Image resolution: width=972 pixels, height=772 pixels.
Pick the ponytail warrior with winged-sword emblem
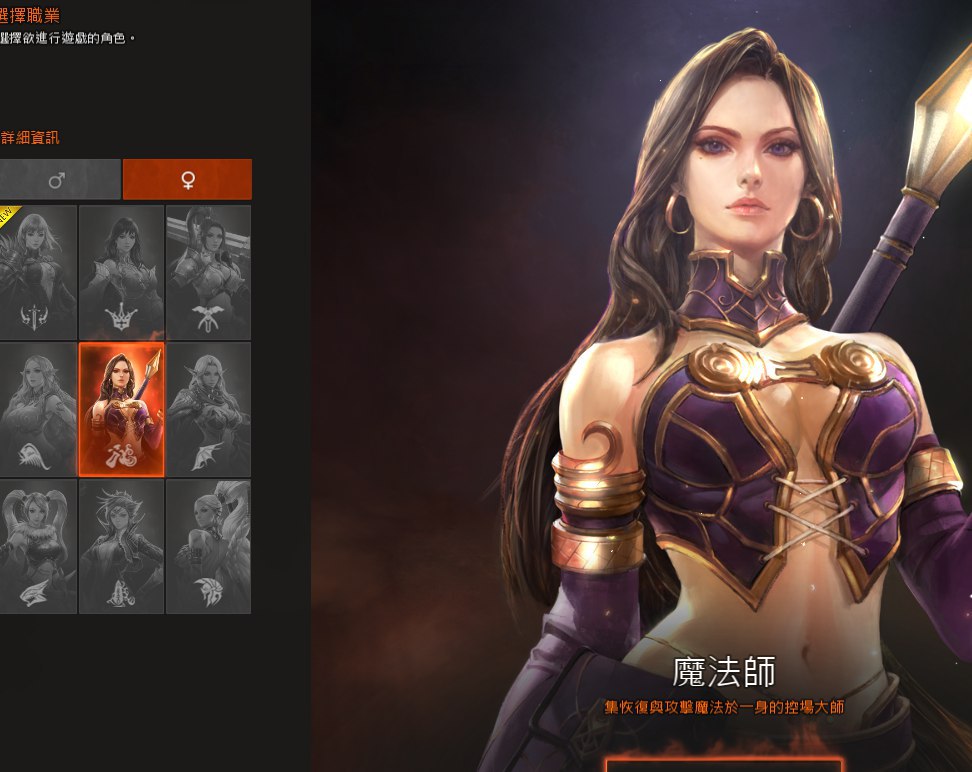(208, 272)
